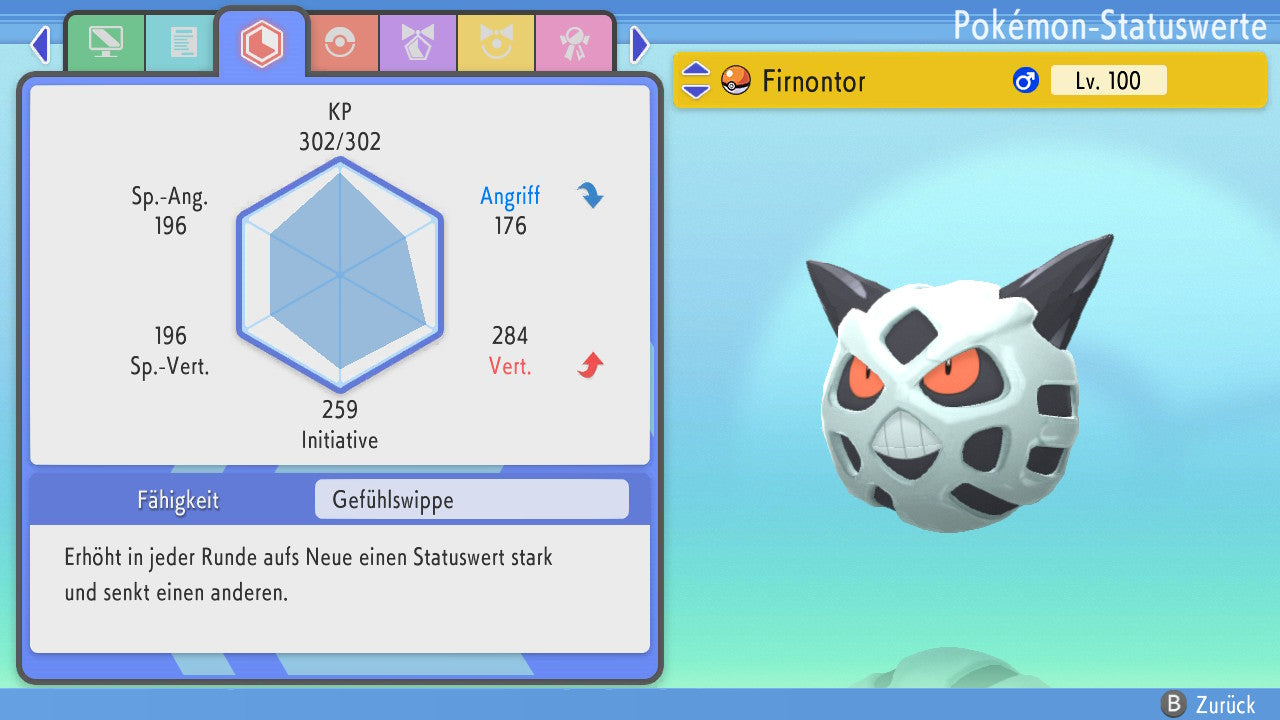The height and width of the screenshot is (720, 1280).
Task: Switch to the green monitor tab
Action: point(105,42)
